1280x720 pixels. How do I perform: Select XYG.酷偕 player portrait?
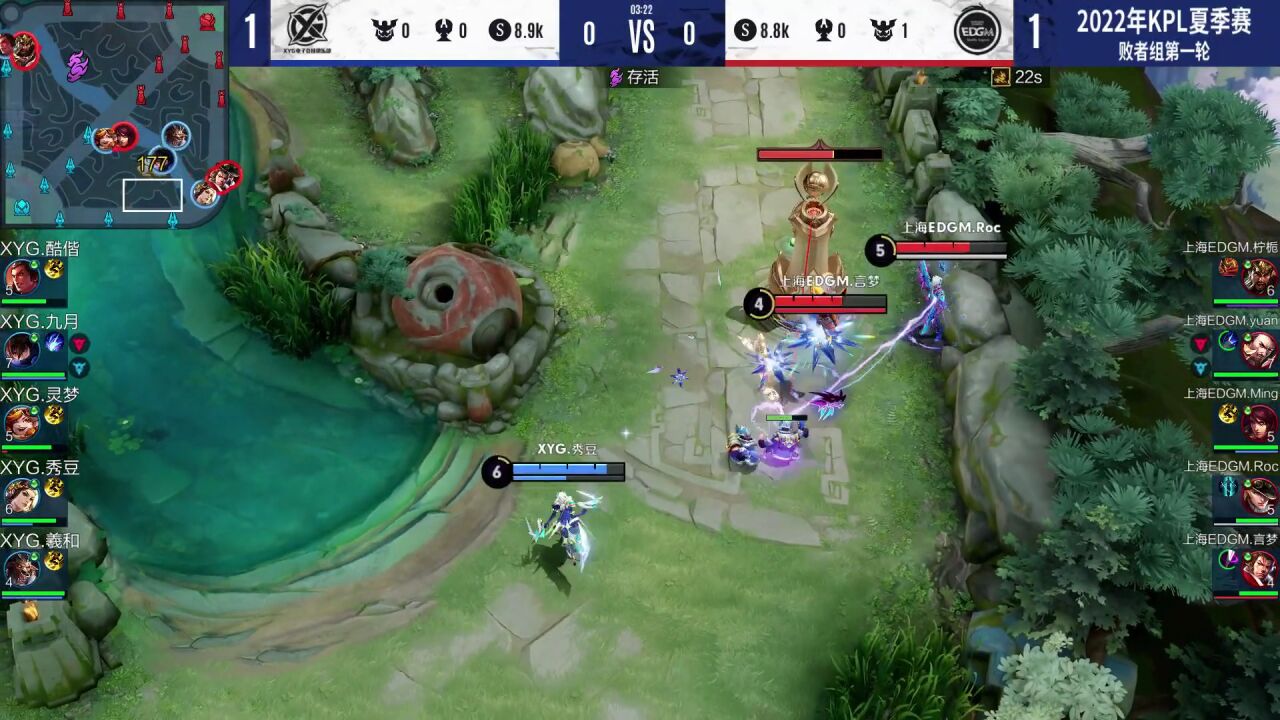[x=20, y=277]
